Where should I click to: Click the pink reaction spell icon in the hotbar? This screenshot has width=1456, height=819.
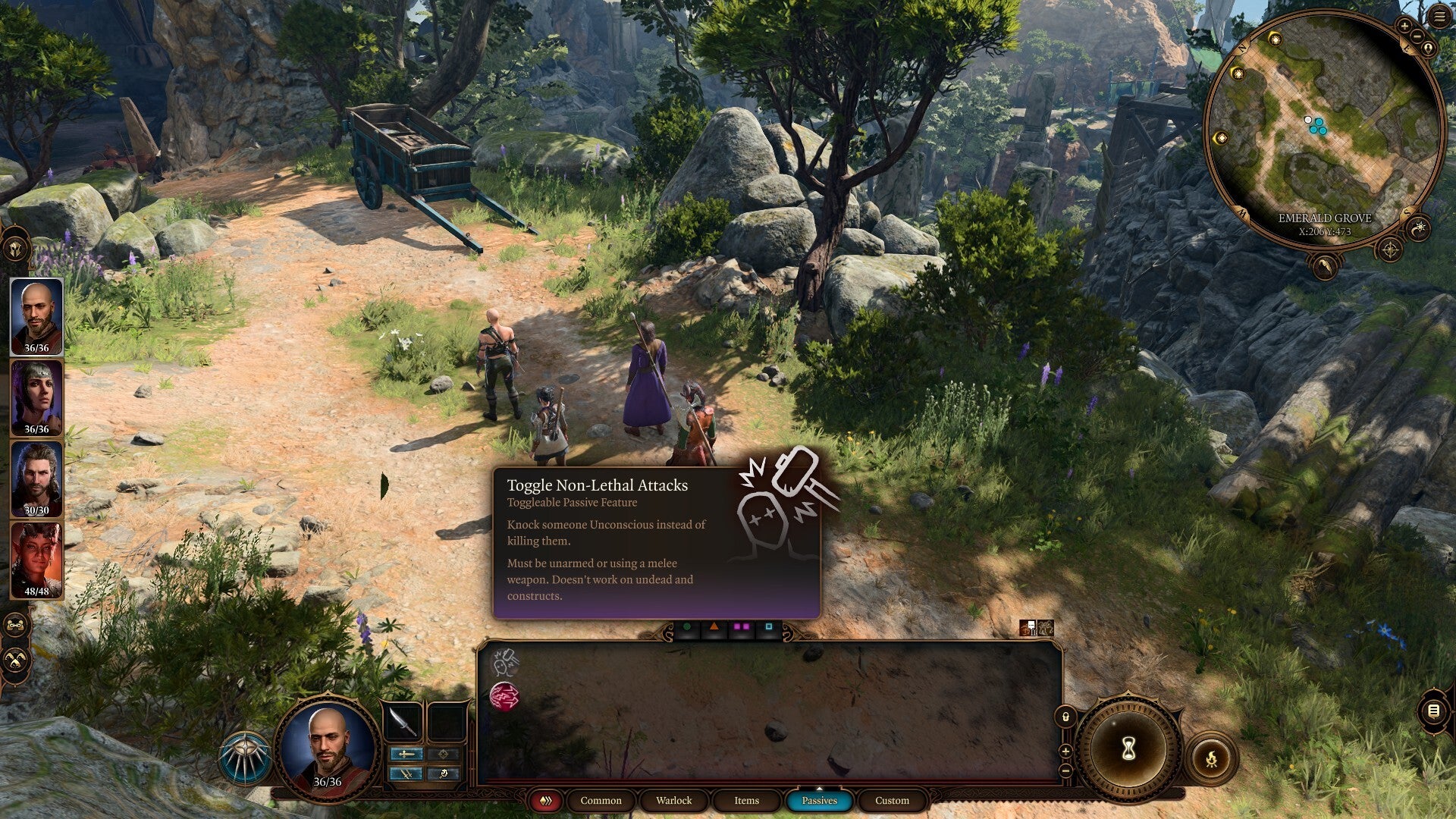coord(504,696)
